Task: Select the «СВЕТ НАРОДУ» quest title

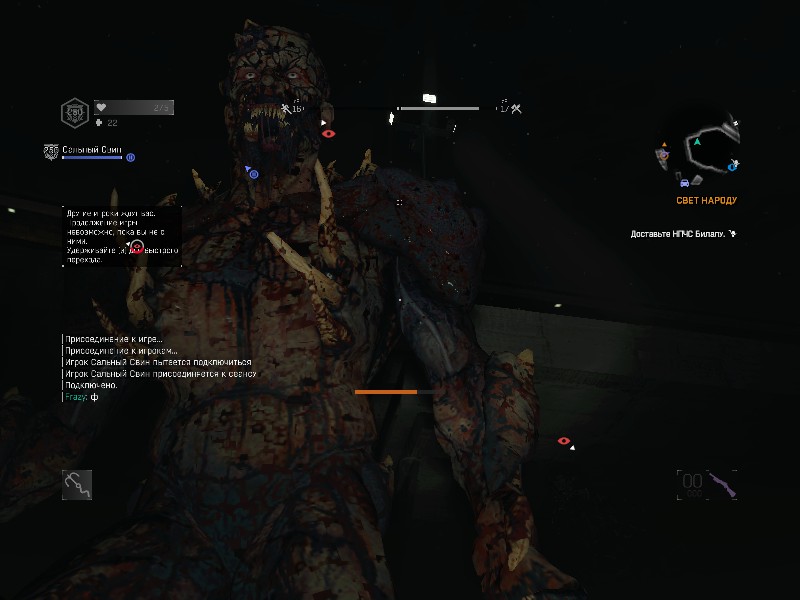Action: [x=706, y=200]
